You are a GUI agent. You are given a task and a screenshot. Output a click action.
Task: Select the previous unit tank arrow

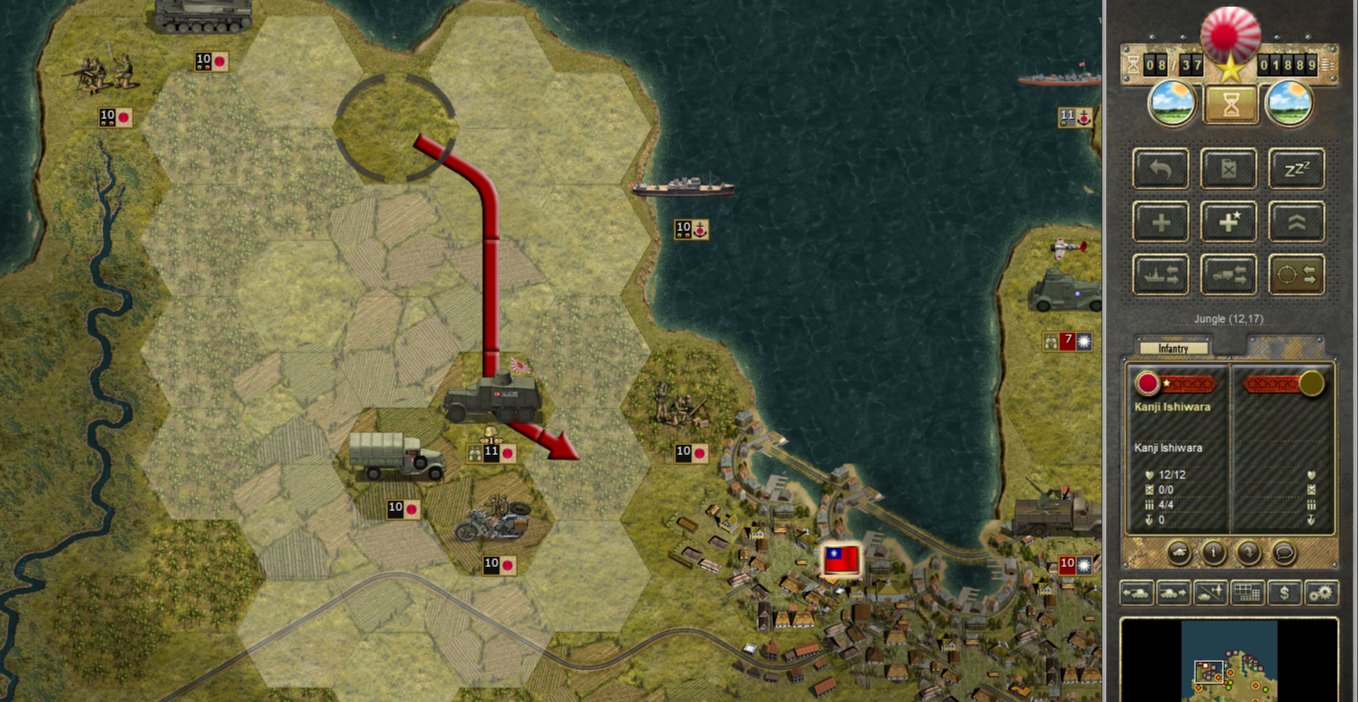tap(1137, 593)
